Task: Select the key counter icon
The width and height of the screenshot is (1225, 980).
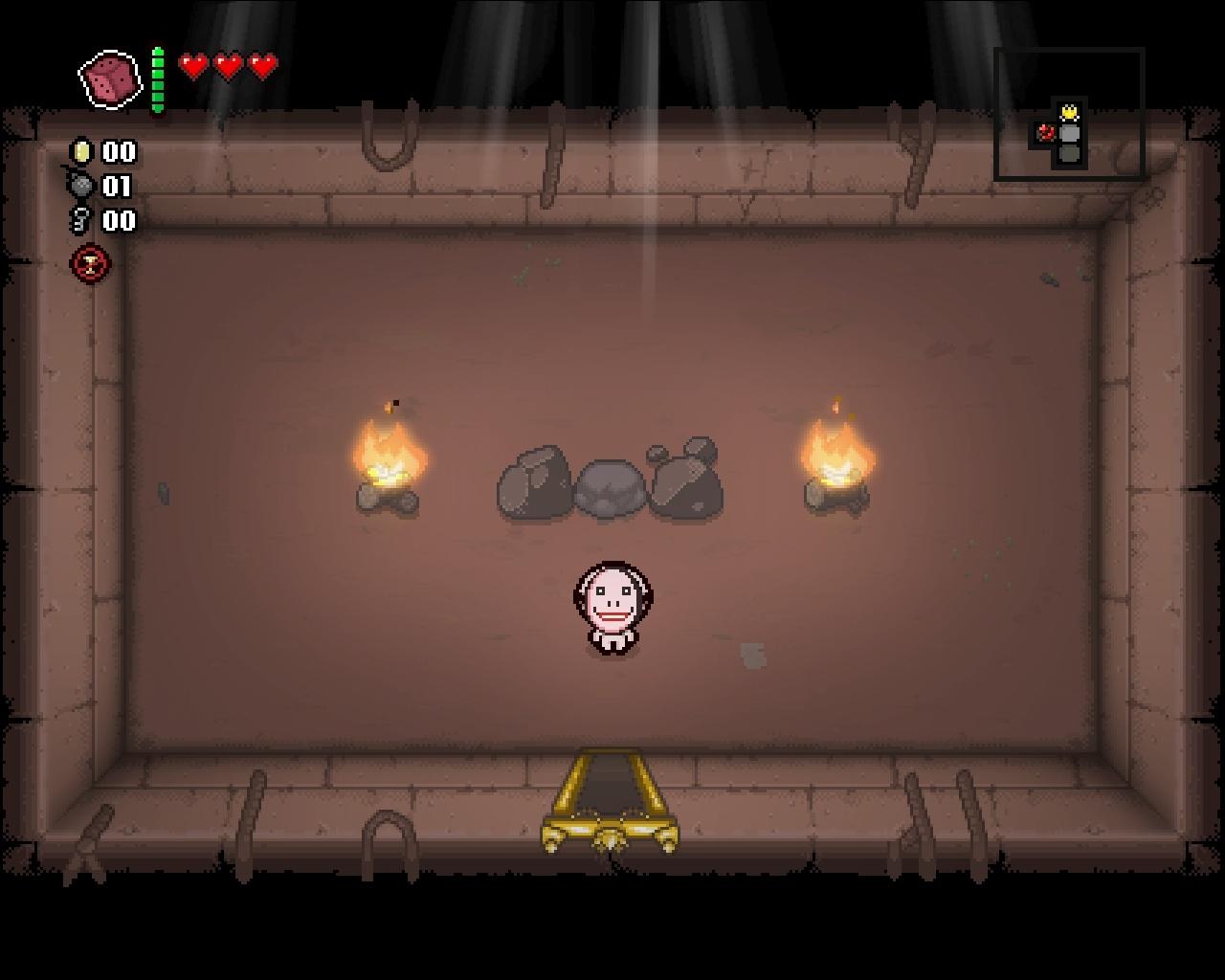Action: [x=80, y=217]
